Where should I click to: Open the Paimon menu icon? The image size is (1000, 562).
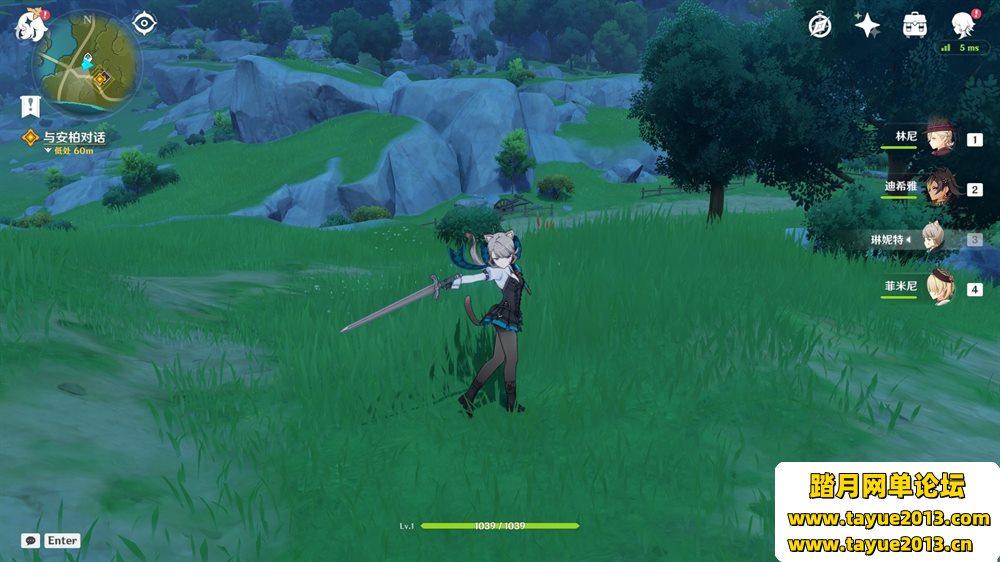pos(30,27)
